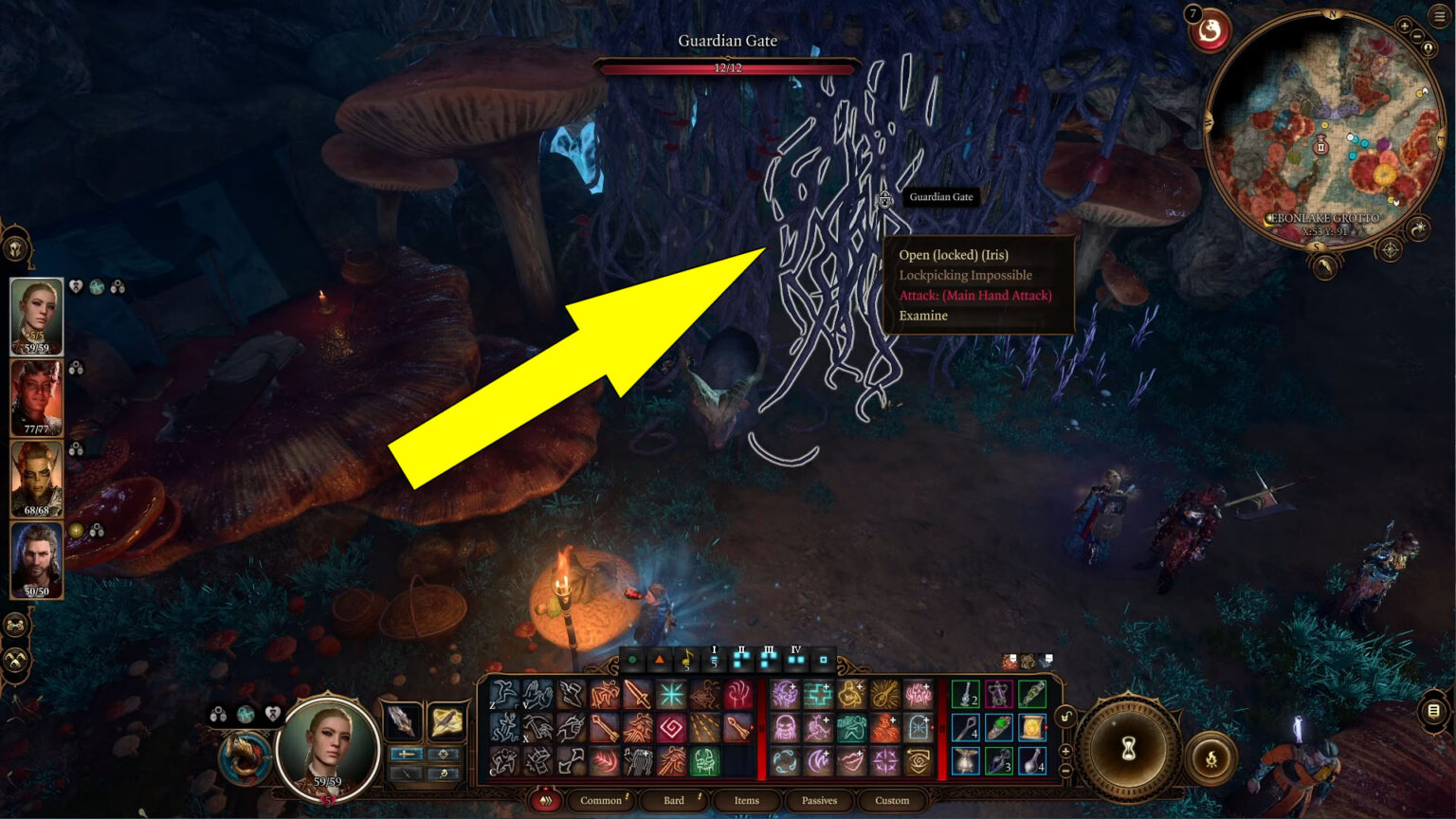The image size is (1456, 819).
Task: Click the Long Rest icon showing 7 camp supplies
Action: coord(1210,29)
